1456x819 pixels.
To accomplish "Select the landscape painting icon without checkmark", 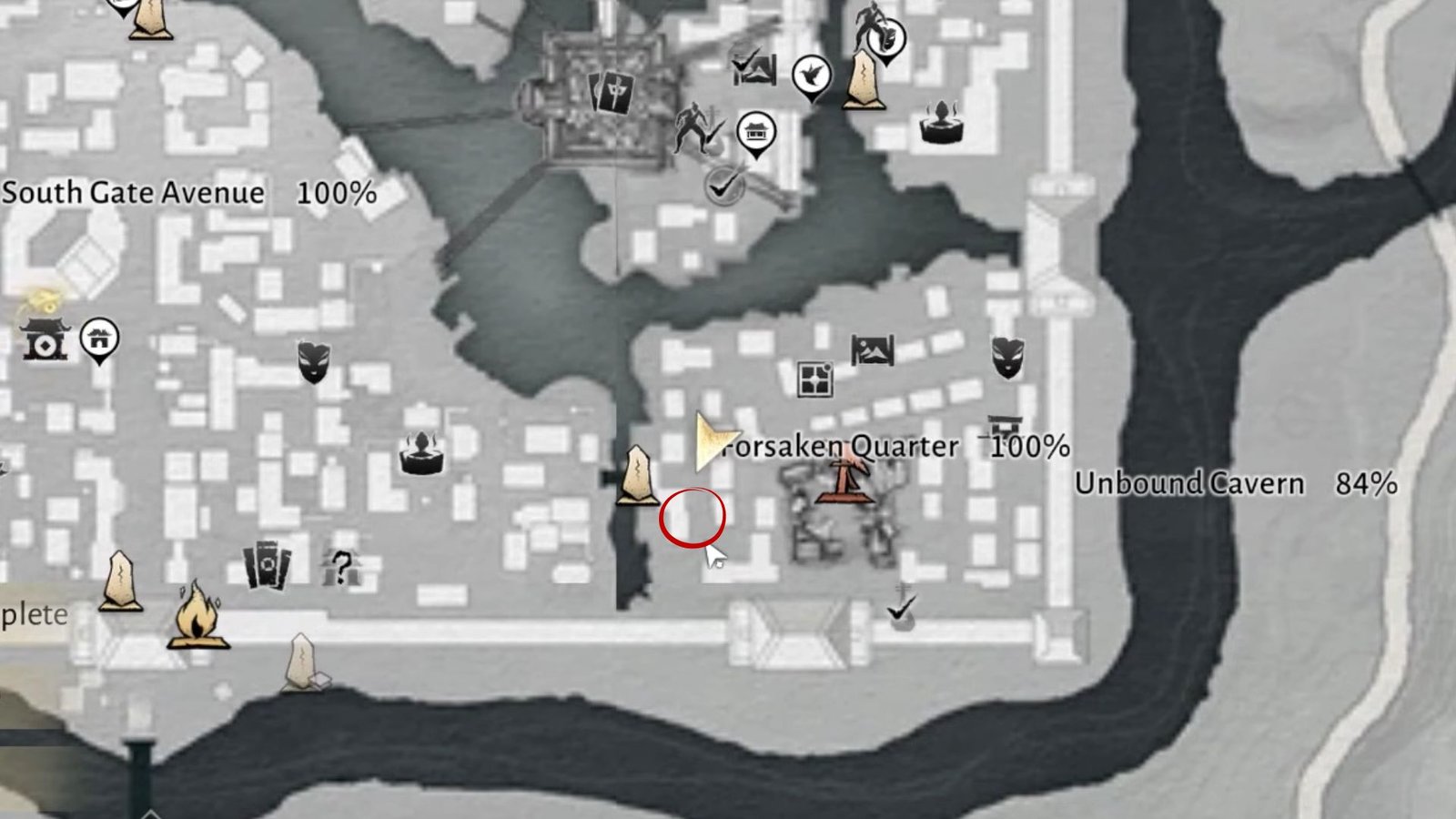I will (x=872, y=349).
